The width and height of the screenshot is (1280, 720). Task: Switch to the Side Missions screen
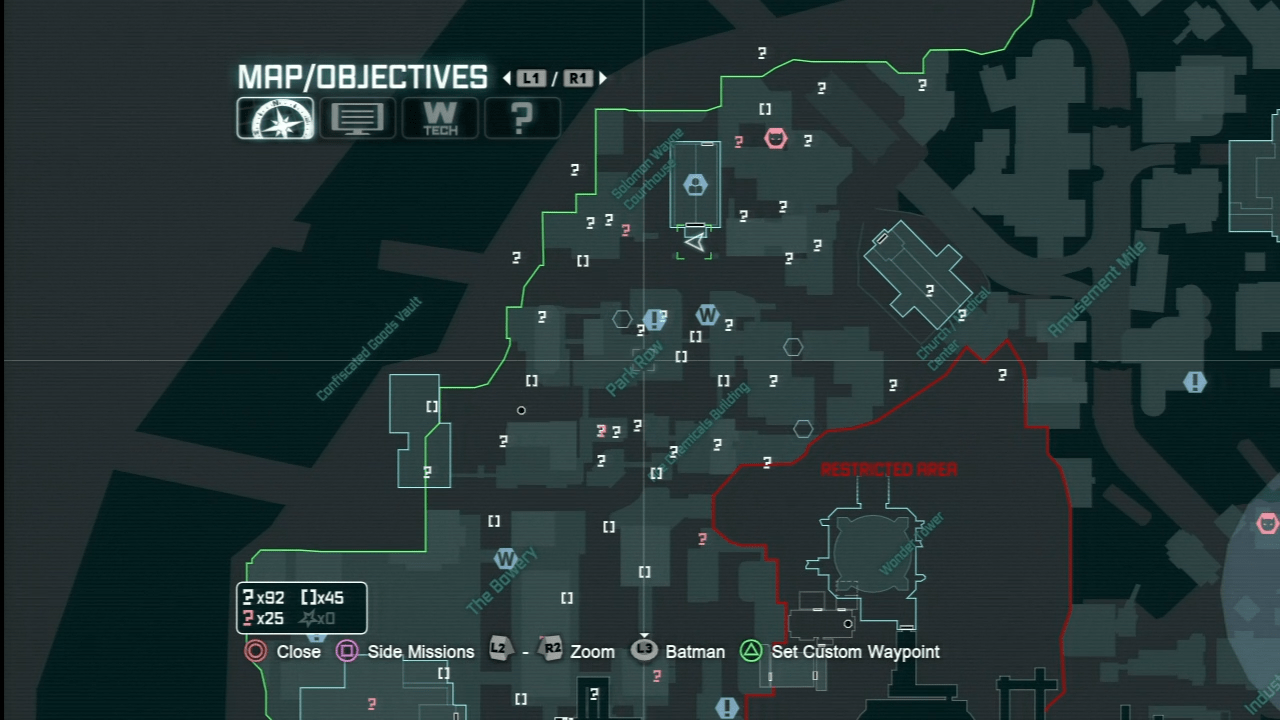(347, 651)
